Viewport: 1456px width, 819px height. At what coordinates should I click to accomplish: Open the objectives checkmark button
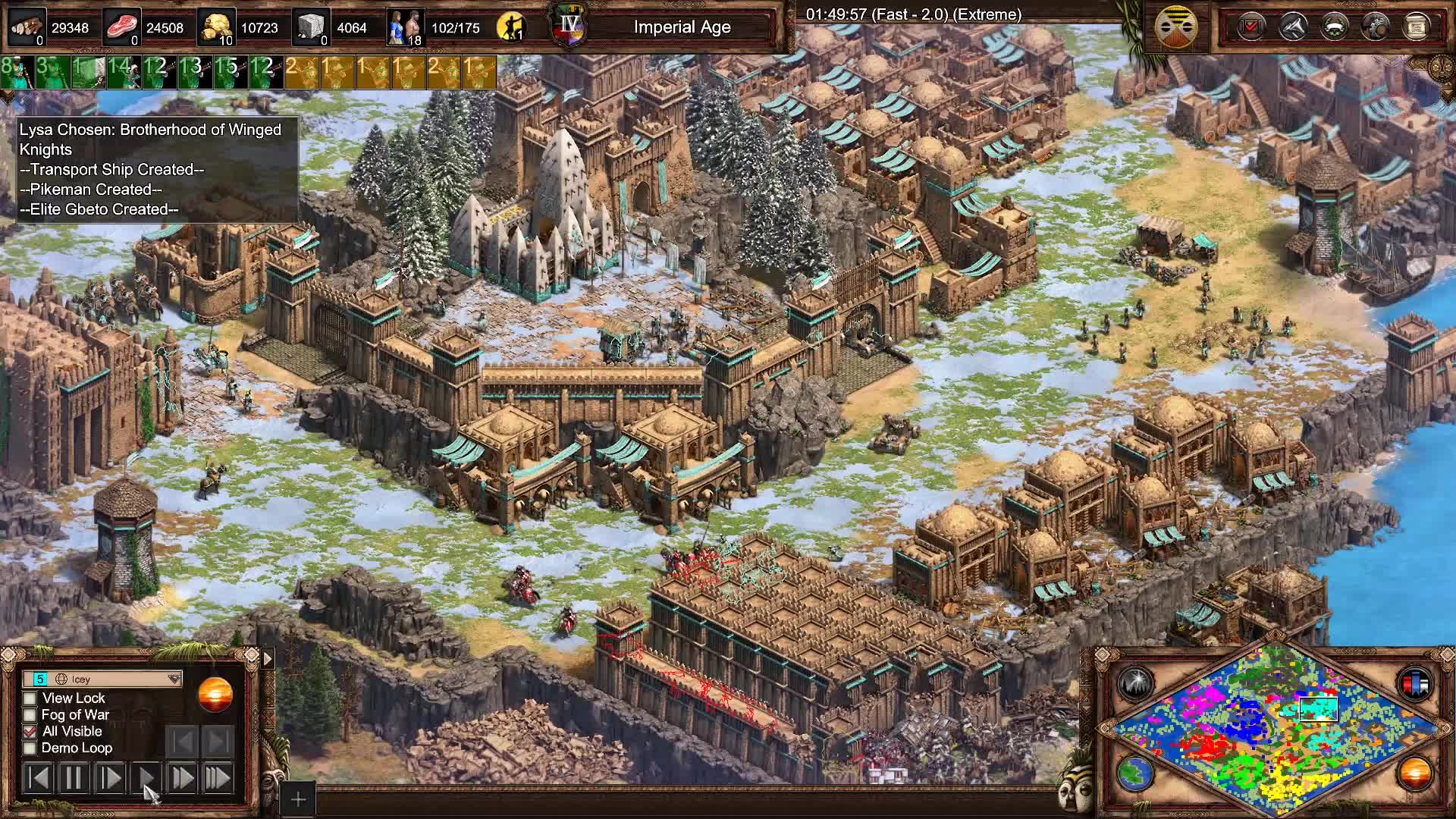point(1250,27)
